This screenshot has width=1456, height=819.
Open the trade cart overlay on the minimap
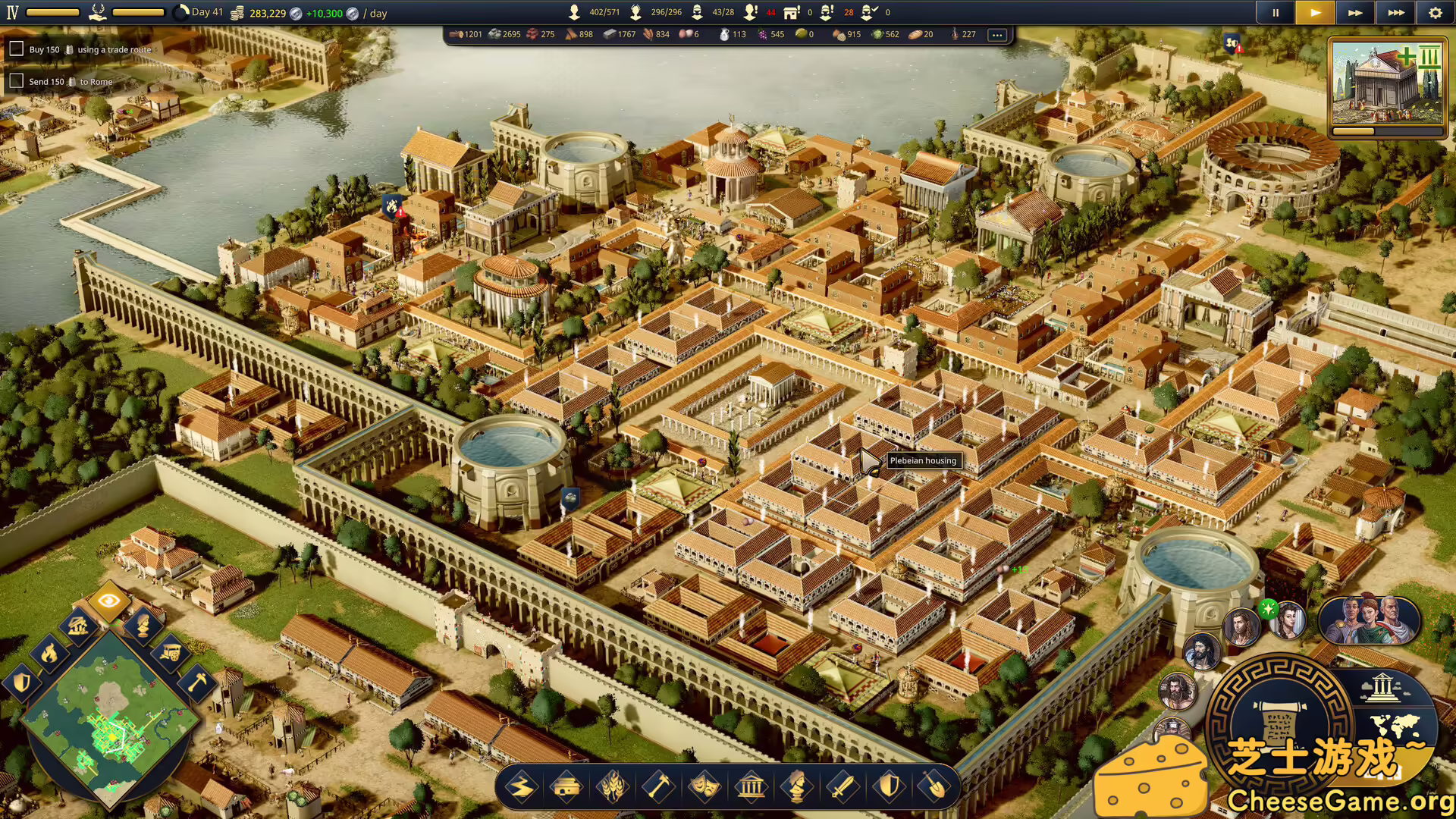[x=172, y=653]
